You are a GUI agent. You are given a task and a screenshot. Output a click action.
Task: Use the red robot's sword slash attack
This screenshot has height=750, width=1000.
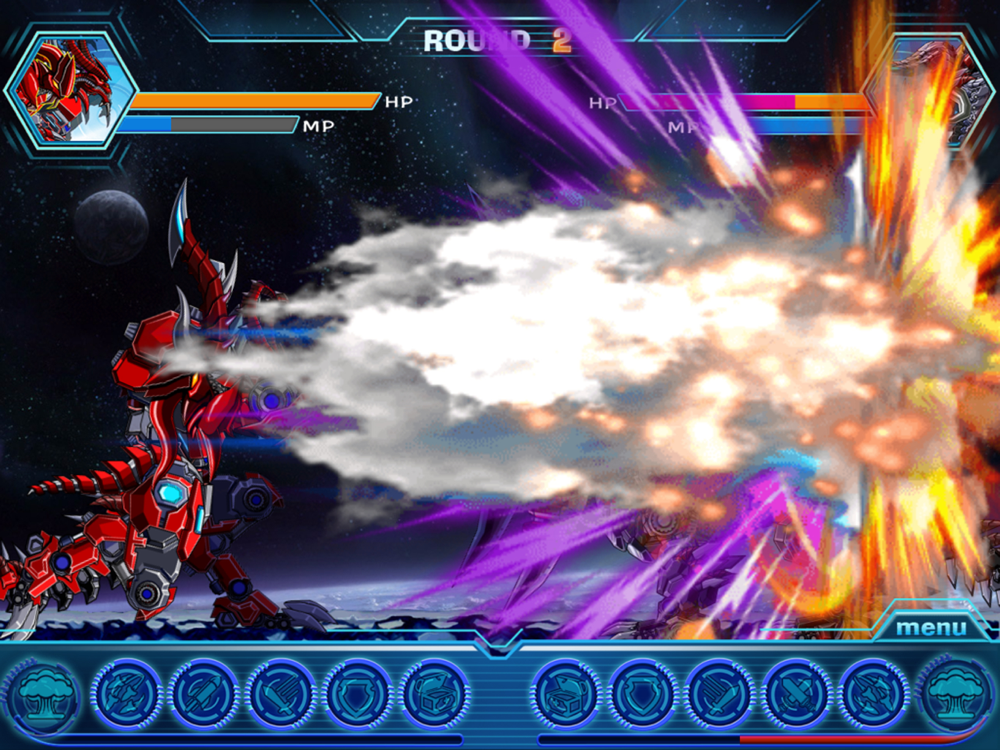coord(281,693)
